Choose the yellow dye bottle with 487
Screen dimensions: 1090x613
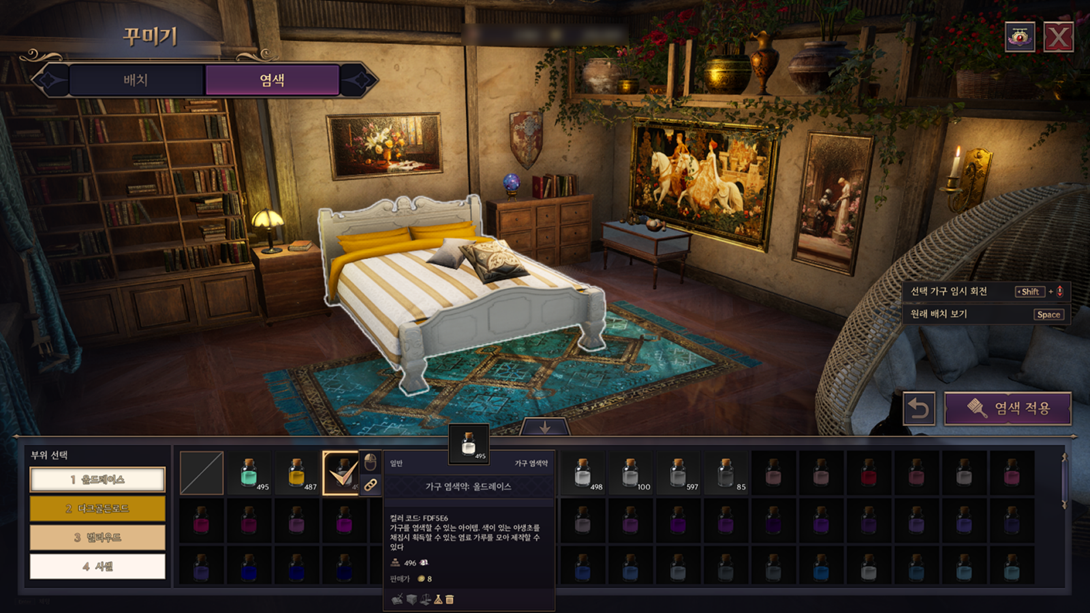(x=297, y=473)
